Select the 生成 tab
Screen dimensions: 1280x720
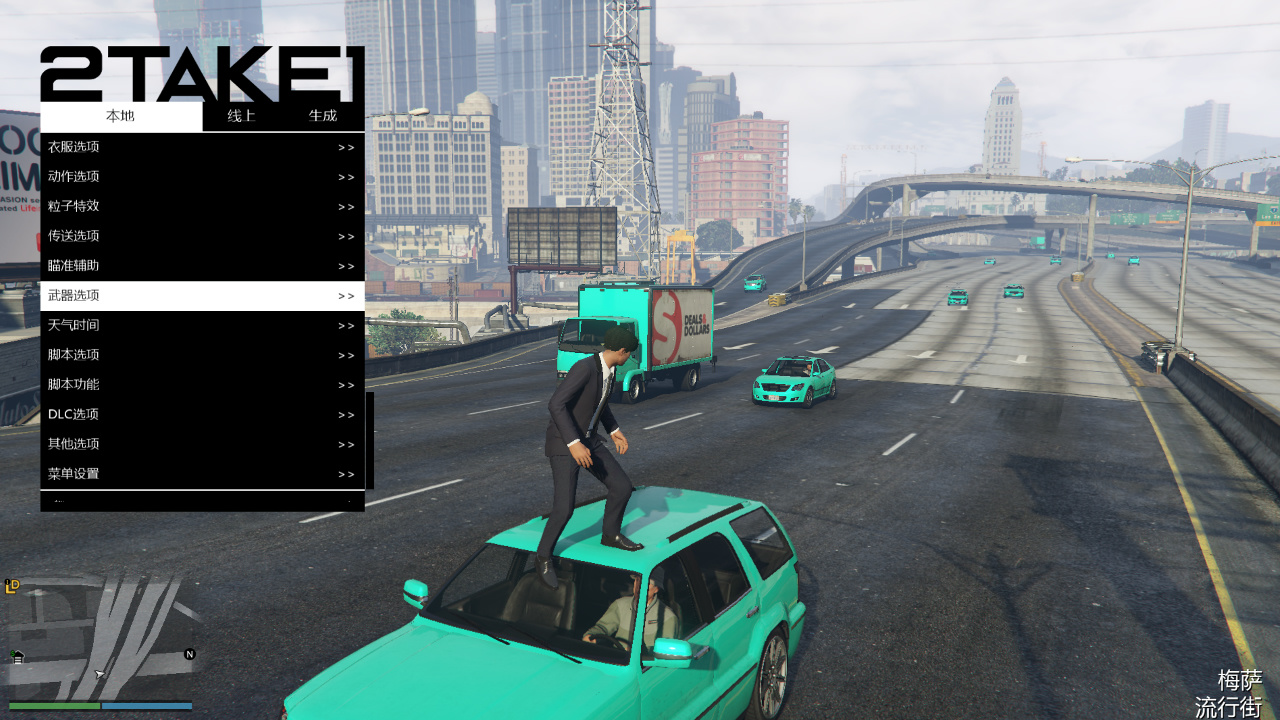[x=323, y=116]
